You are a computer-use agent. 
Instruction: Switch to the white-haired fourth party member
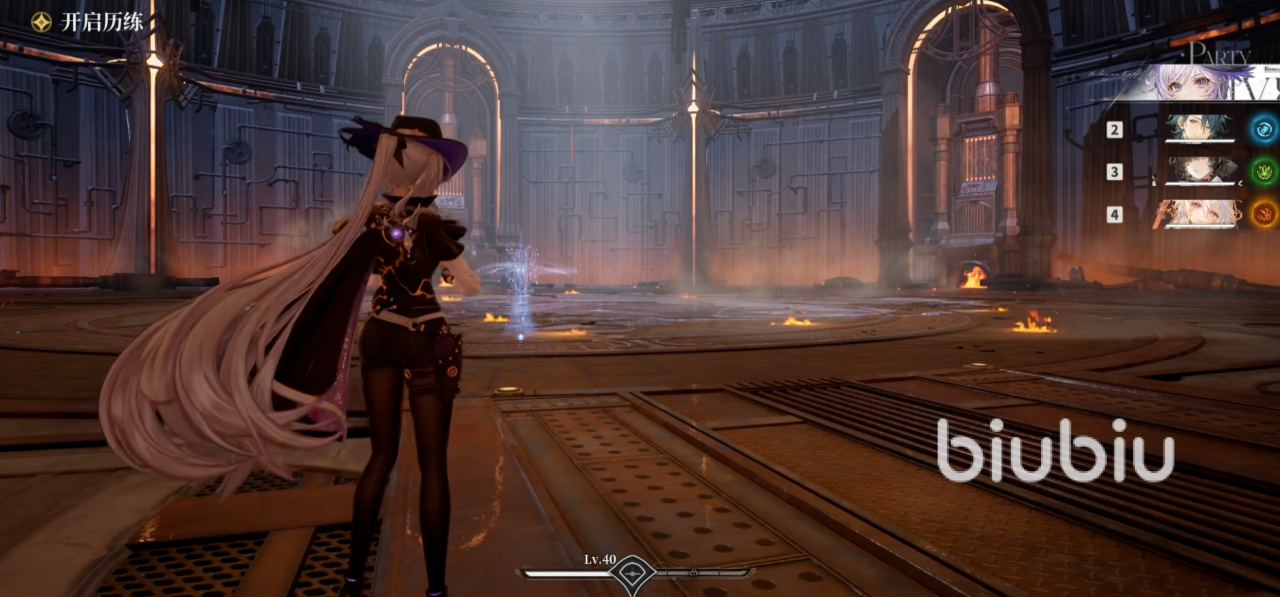tap(1198, 213)
